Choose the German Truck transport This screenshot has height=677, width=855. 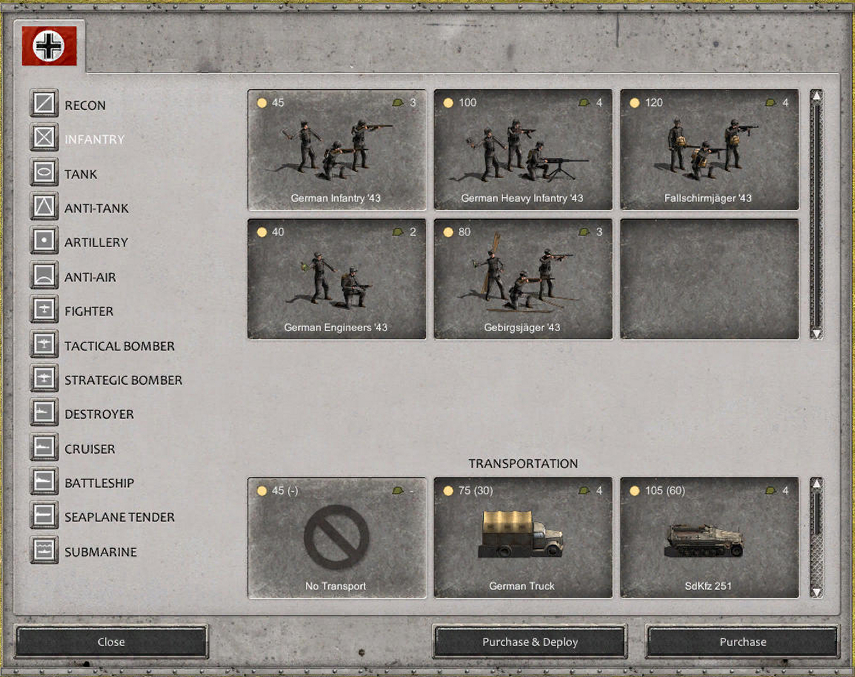[x=522, y=538]
